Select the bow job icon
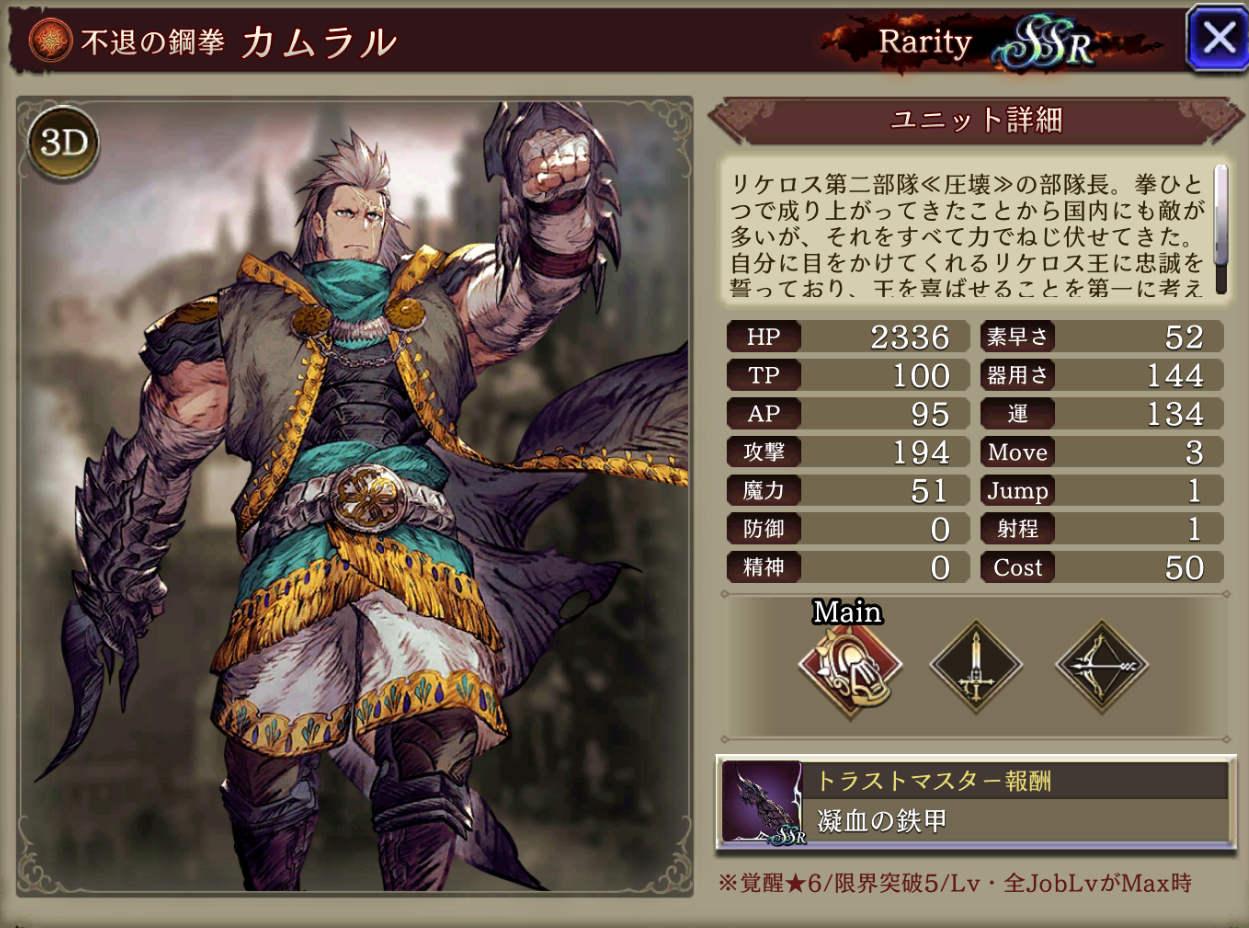 point(1102,666)
